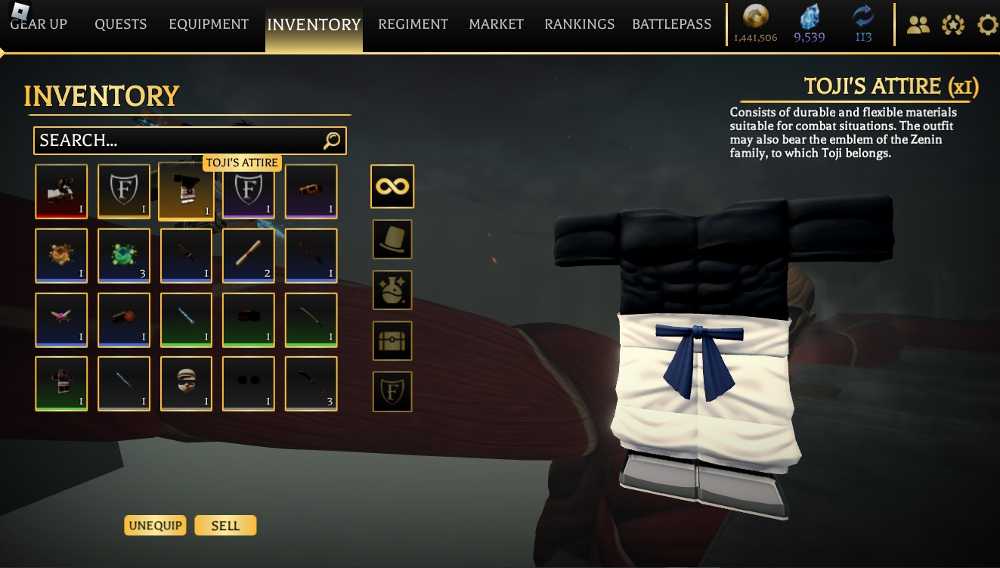The image size is (1000, 568).
Task: Filter inventory by treasure chest category
Action: pos(392,341)
